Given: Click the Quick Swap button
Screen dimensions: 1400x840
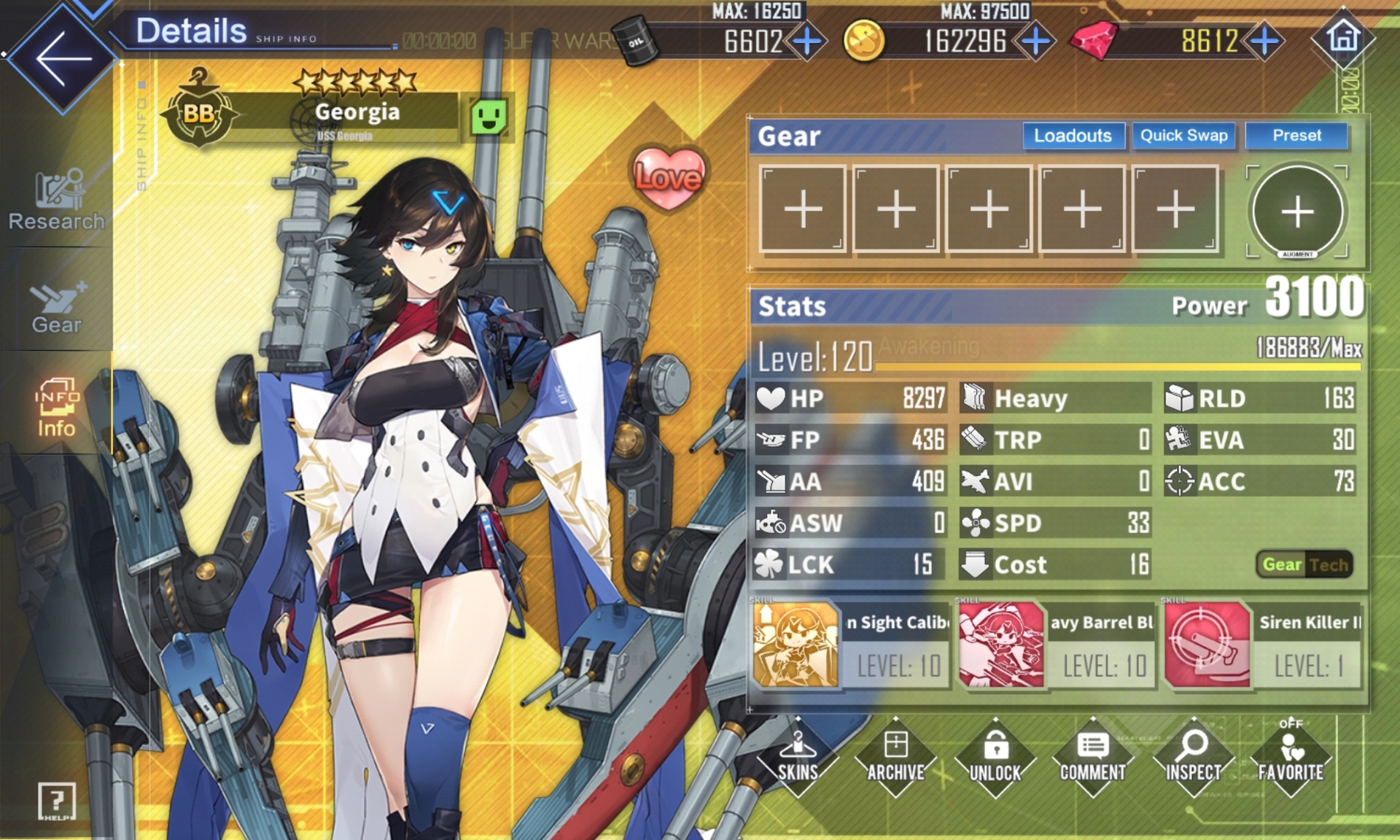Looking at the screenshot, I should coord(1183,136).
